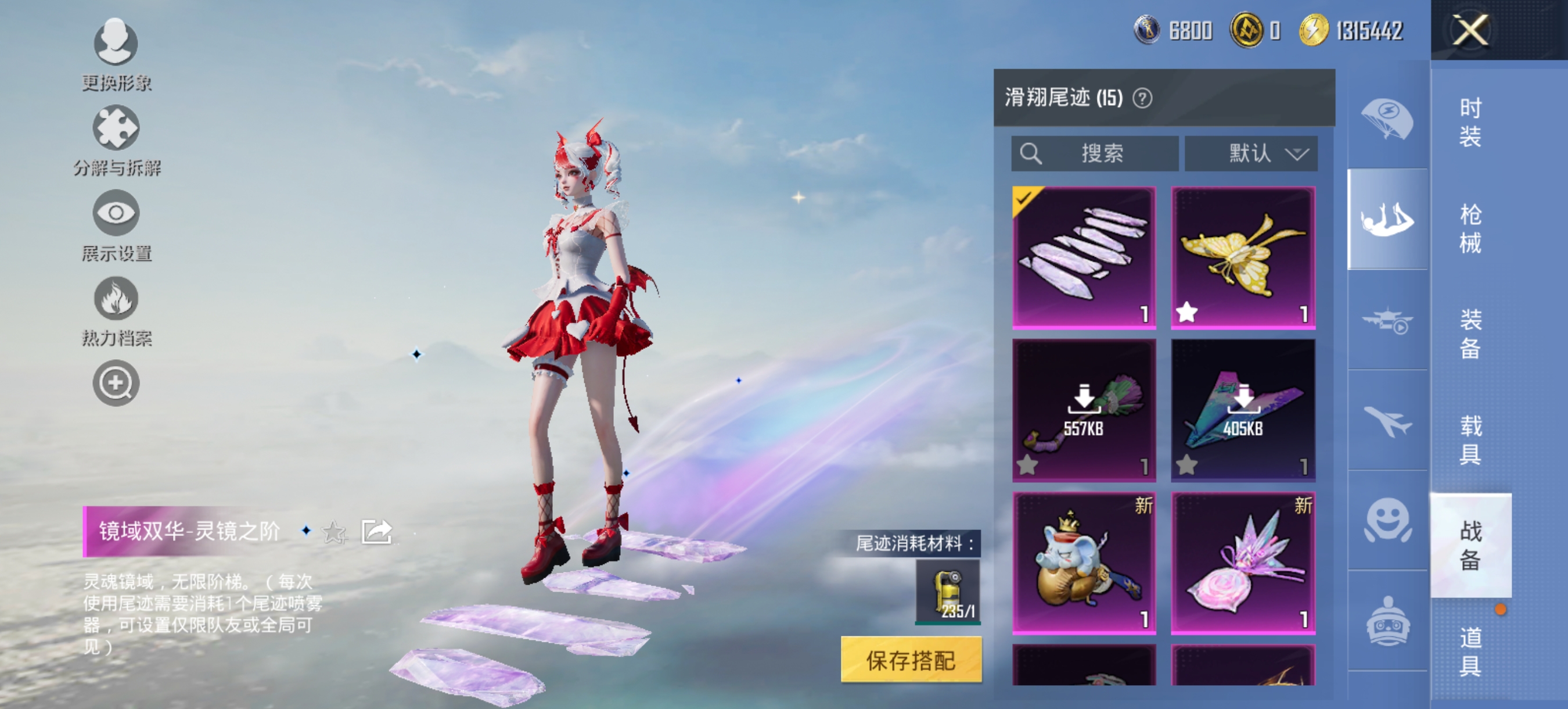The width and height of the screenshot is (1568, 709).
Task: Open the 热力档案 heat profile
Action: pos(116,300)
